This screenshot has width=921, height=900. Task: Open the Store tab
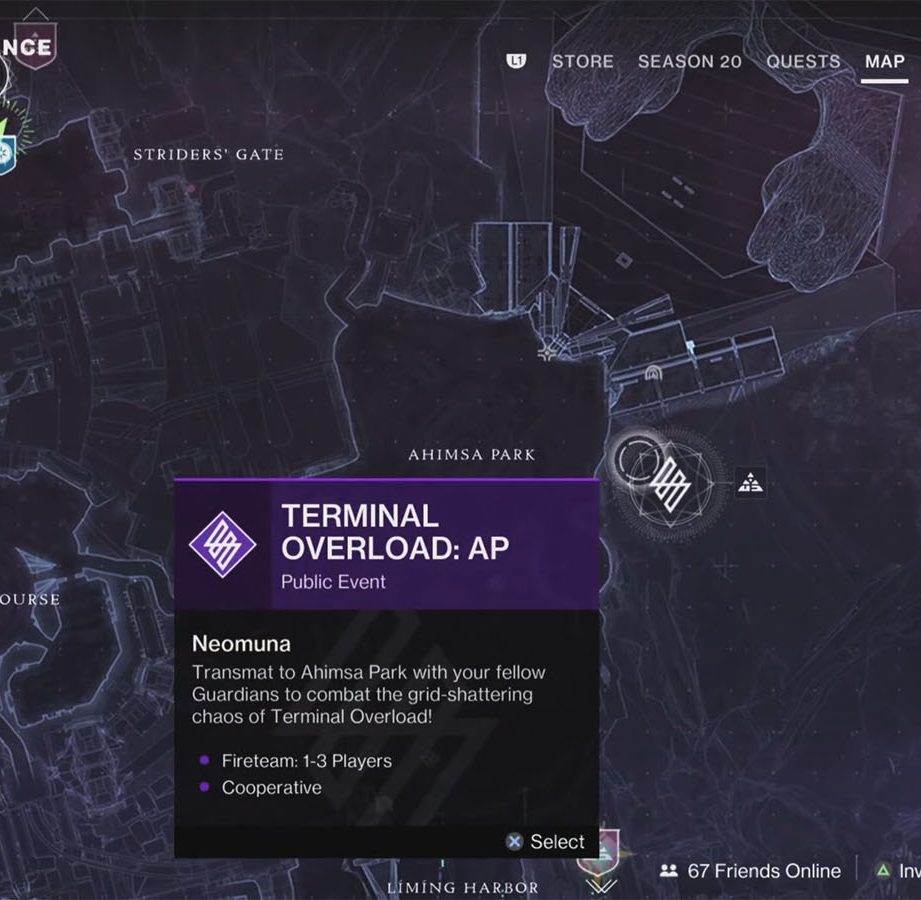tap(582, 61)
